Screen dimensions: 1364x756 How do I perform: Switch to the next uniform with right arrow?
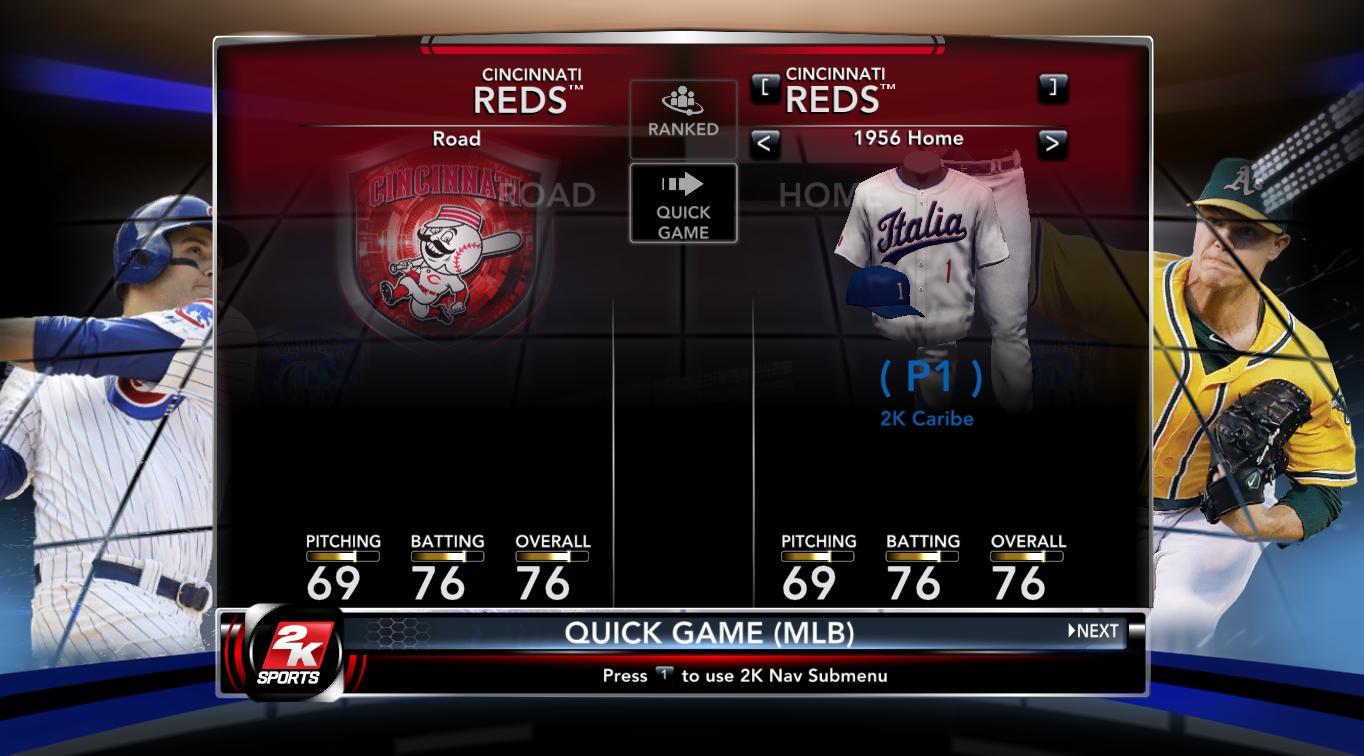(1052, 143)
